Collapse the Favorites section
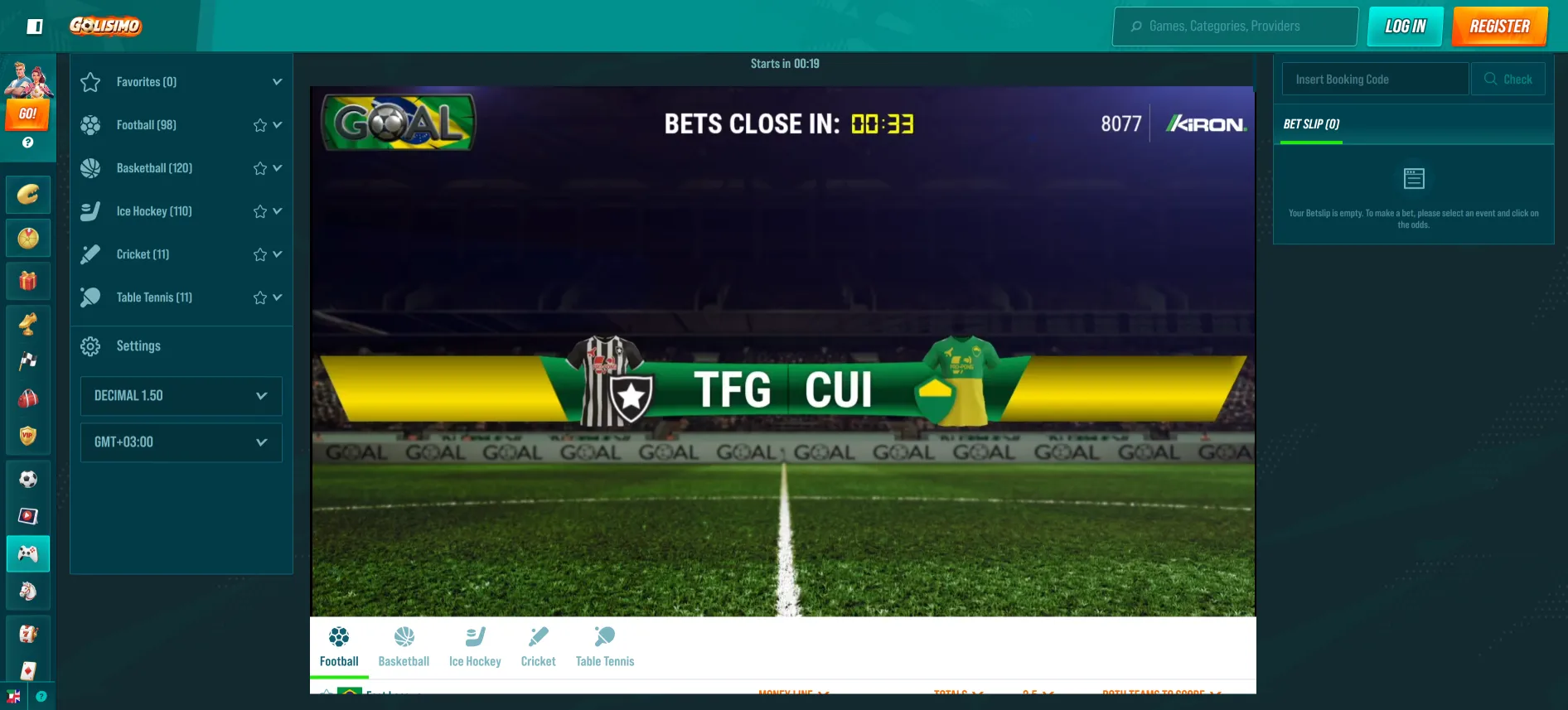 click(277, 81)
